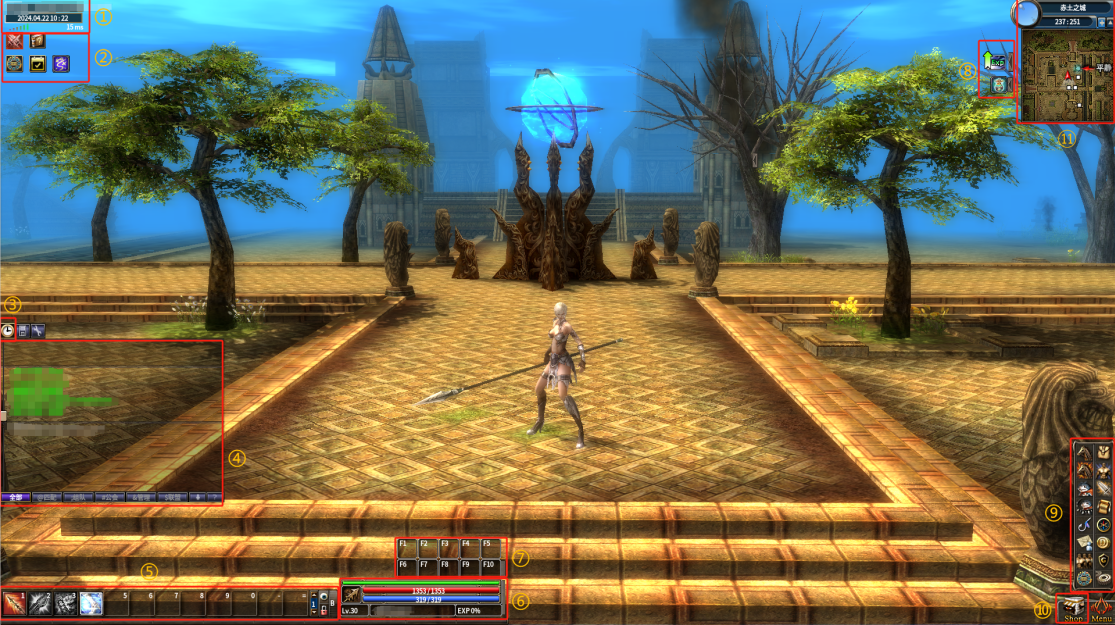The width and height of the screenshot is (1115, 625).
Task: Click the floppy disk save icon above chat
Action: pos(23,329)
